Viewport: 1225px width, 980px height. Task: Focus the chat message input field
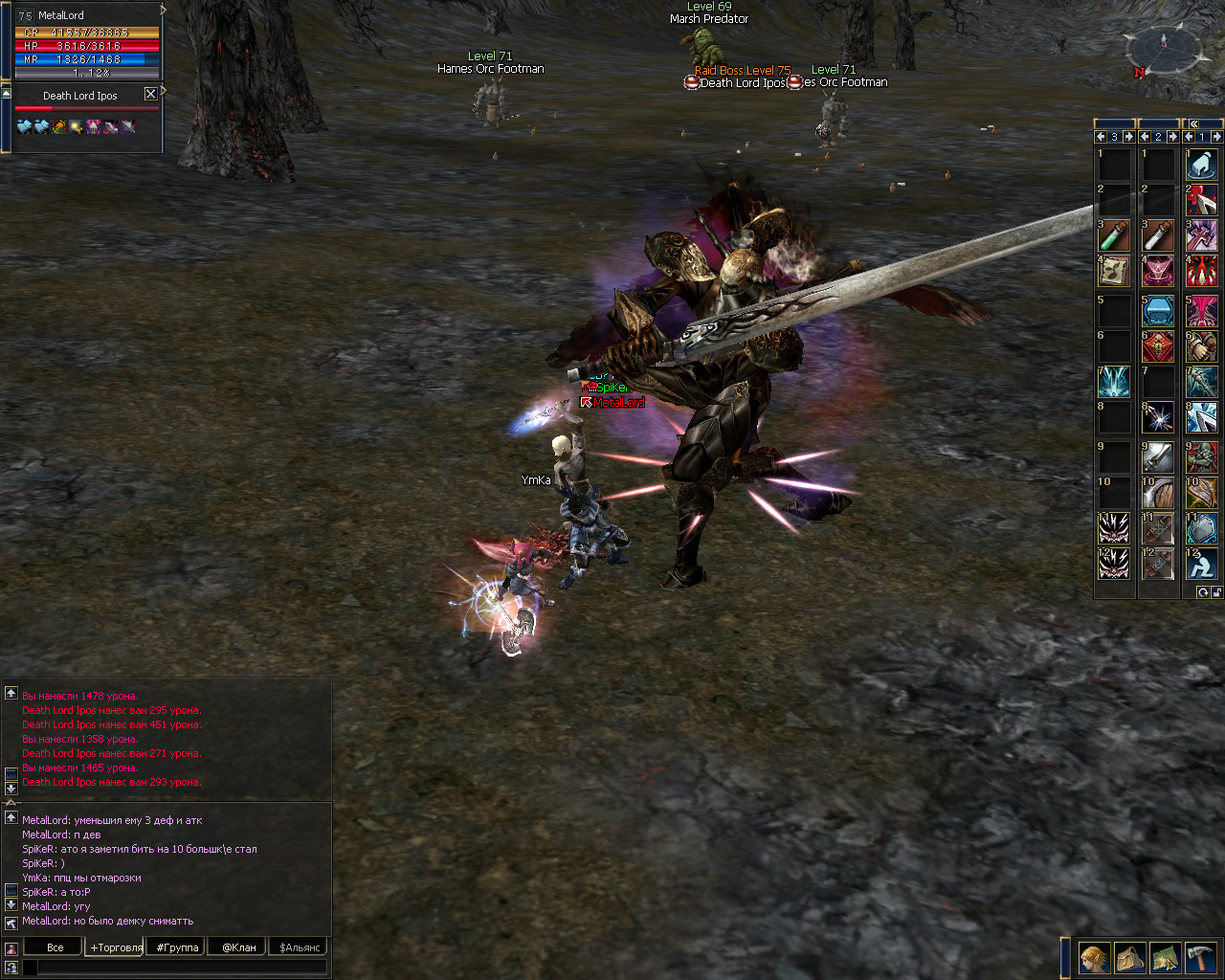[182, 968]
